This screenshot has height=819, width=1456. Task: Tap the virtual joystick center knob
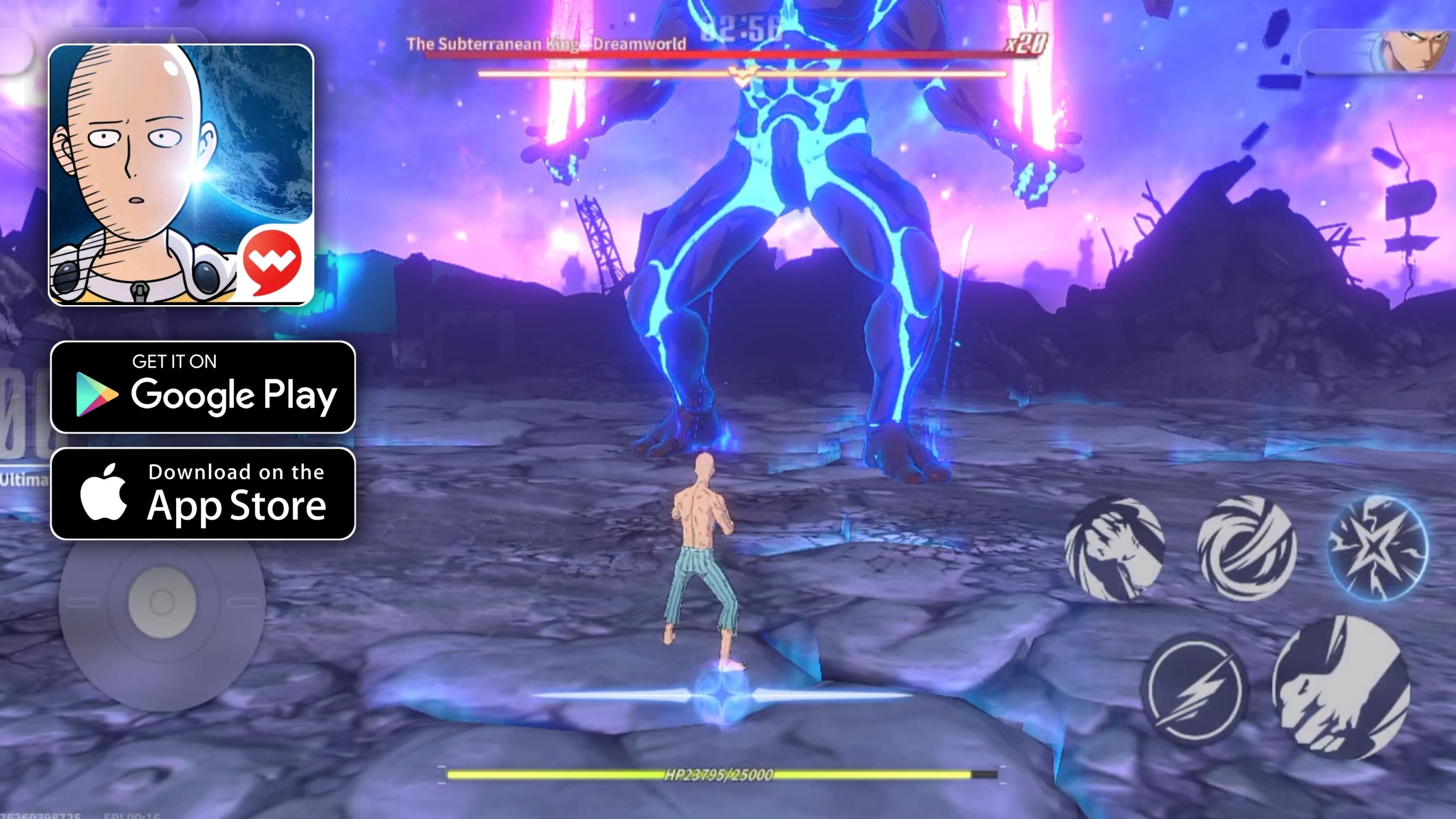coord(162,602)
